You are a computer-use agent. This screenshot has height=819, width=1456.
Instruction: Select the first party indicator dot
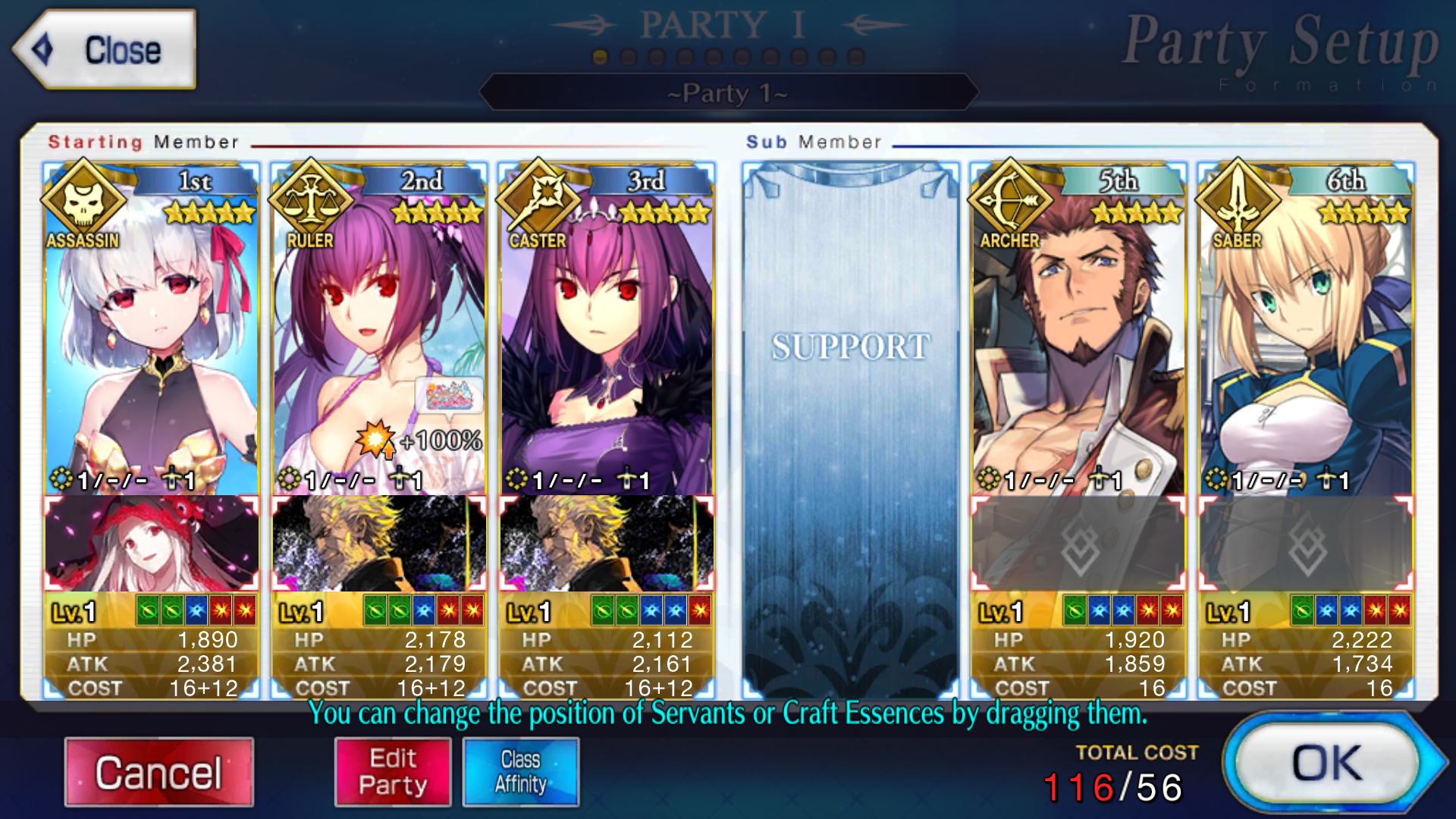pos(598,55)
